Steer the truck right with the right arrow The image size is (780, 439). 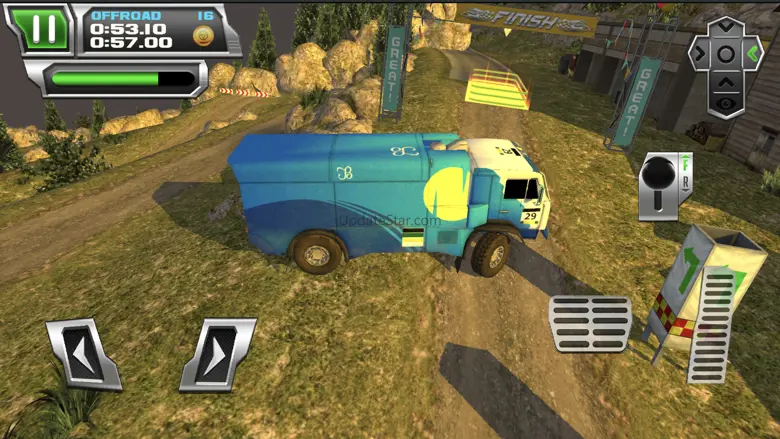218,353
